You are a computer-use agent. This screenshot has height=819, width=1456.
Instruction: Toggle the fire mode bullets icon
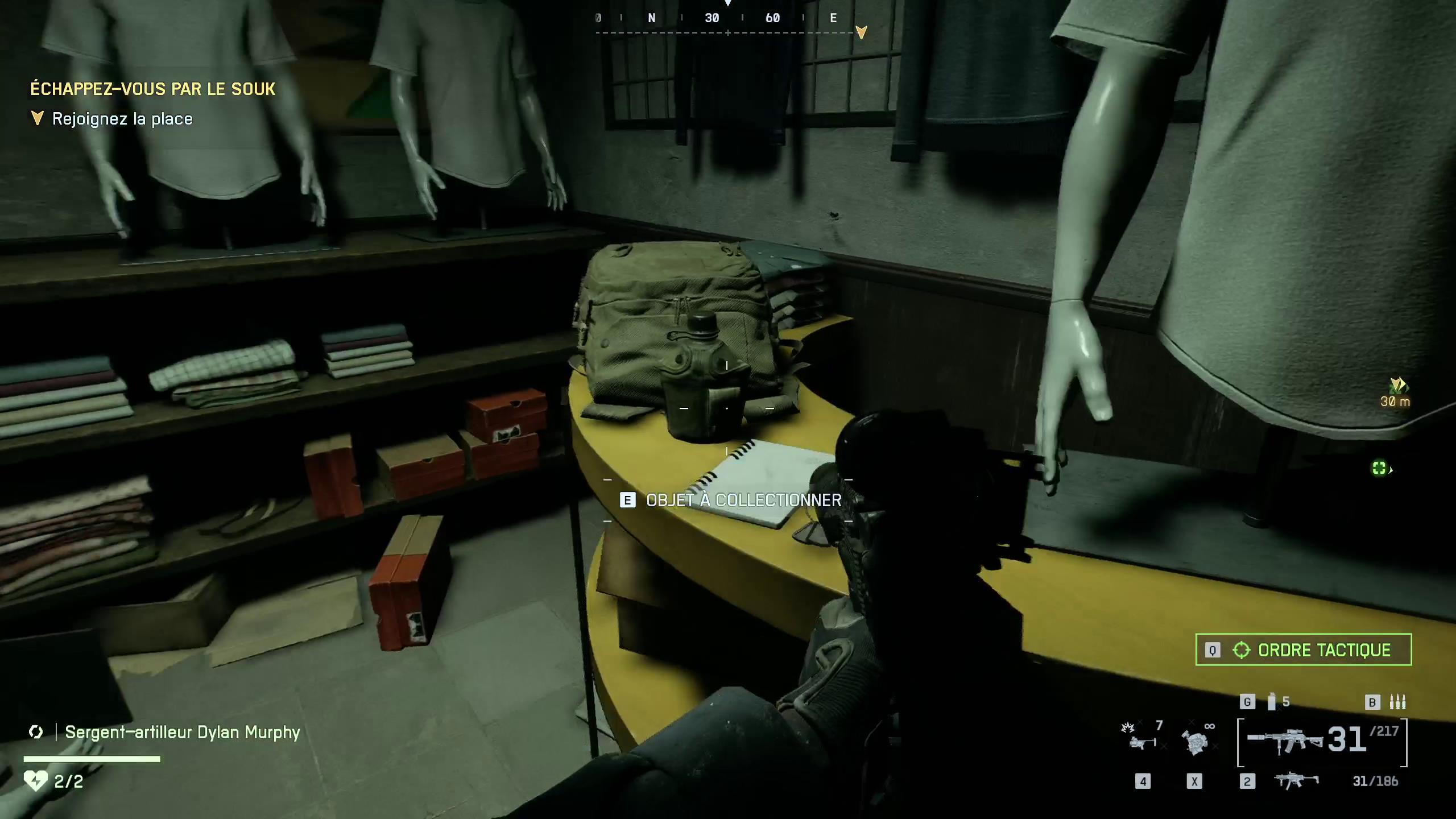[x=1397, y=702]
